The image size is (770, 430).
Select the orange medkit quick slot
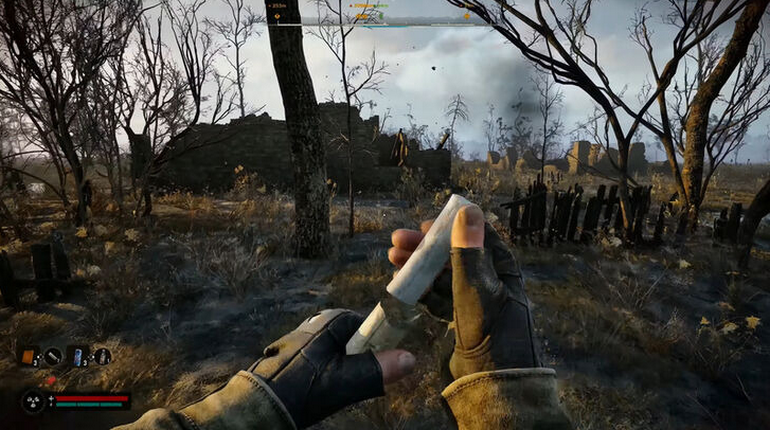(29, 356)
